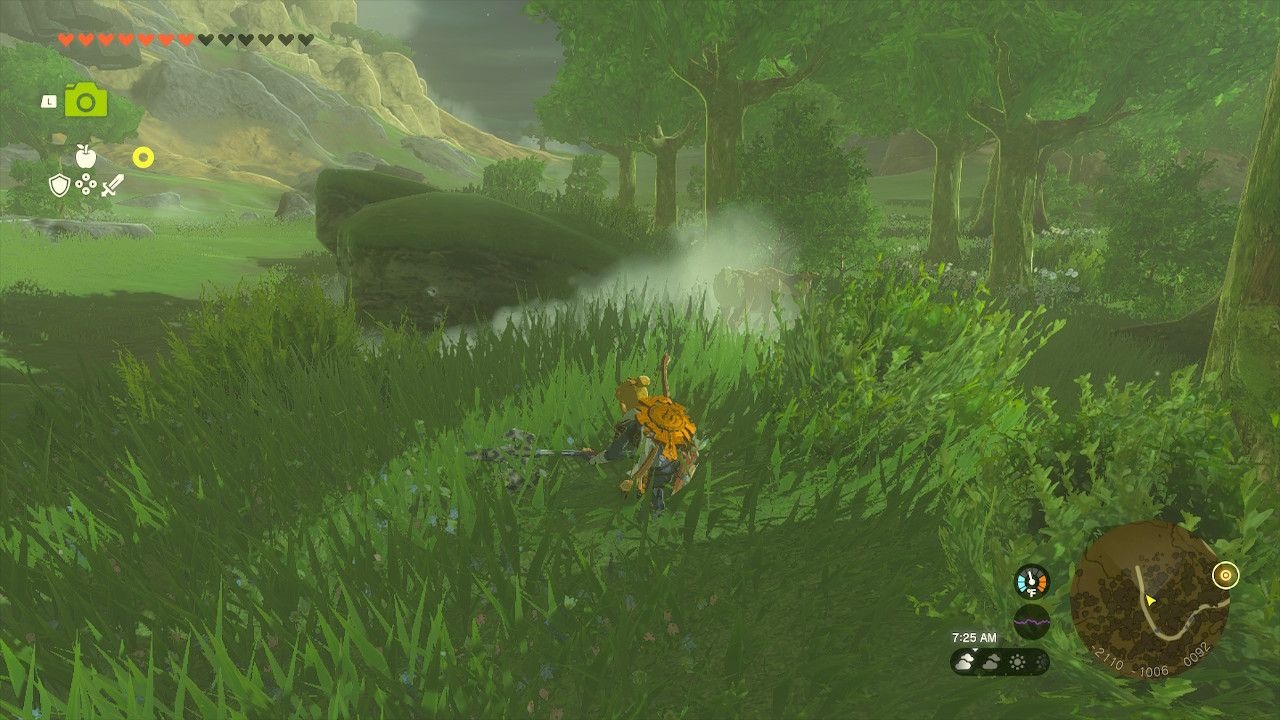Select the sword equipment icon
The height and width of the screenshot is (720, 1280).
112,186
